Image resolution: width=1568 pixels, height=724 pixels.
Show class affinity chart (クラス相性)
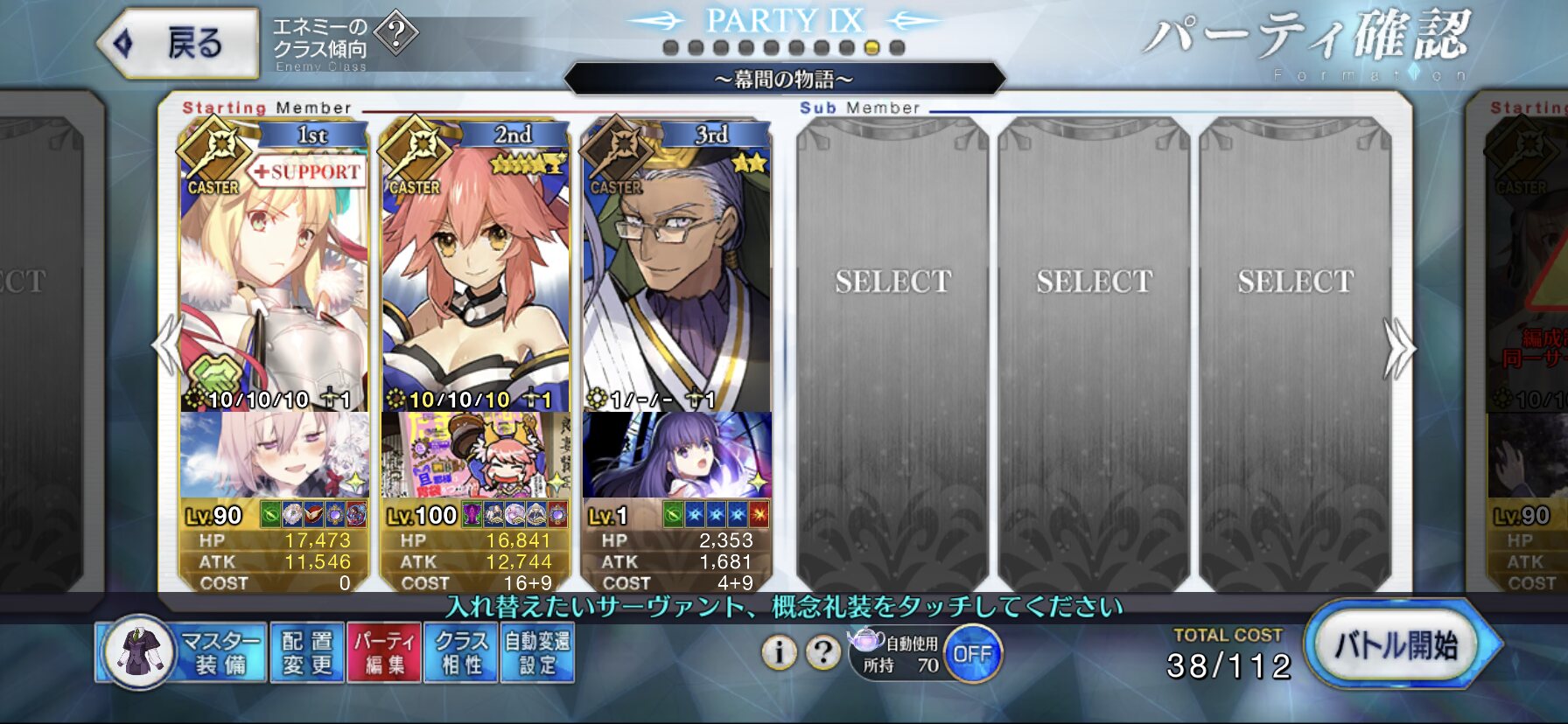460,653
